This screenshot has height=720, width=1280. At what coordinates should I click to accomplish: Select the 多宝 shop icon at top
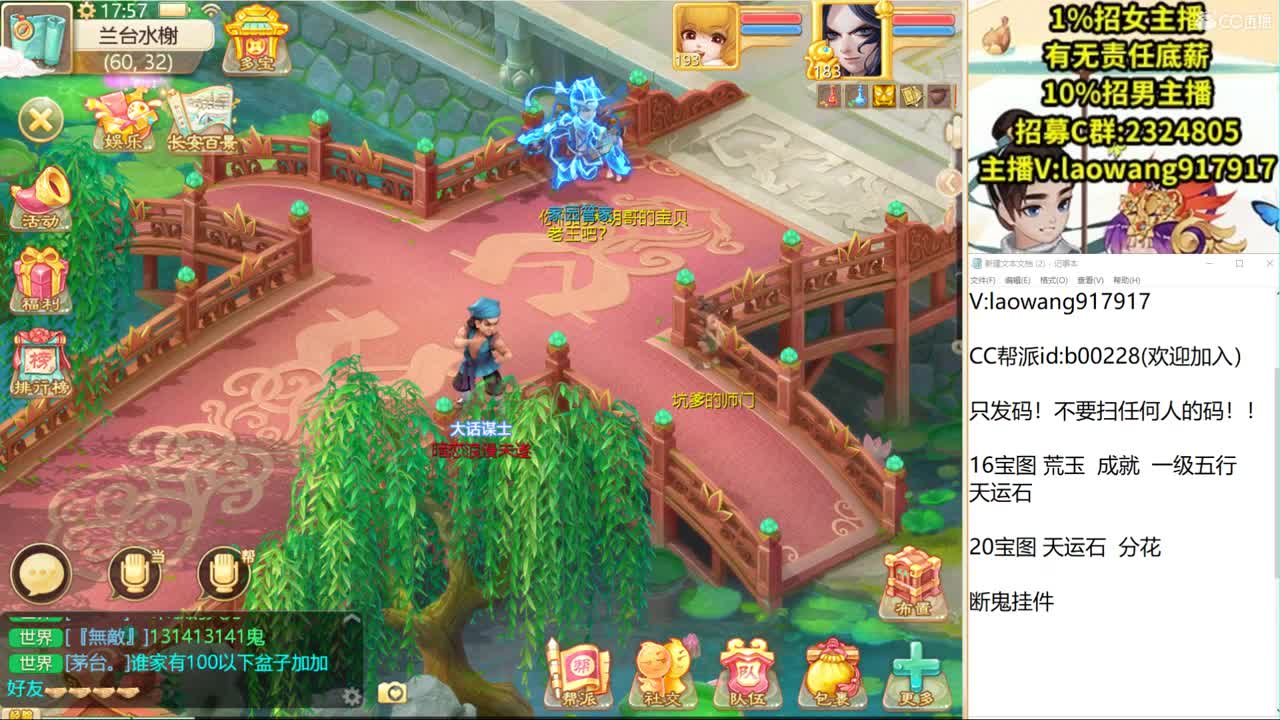[255, 40]
